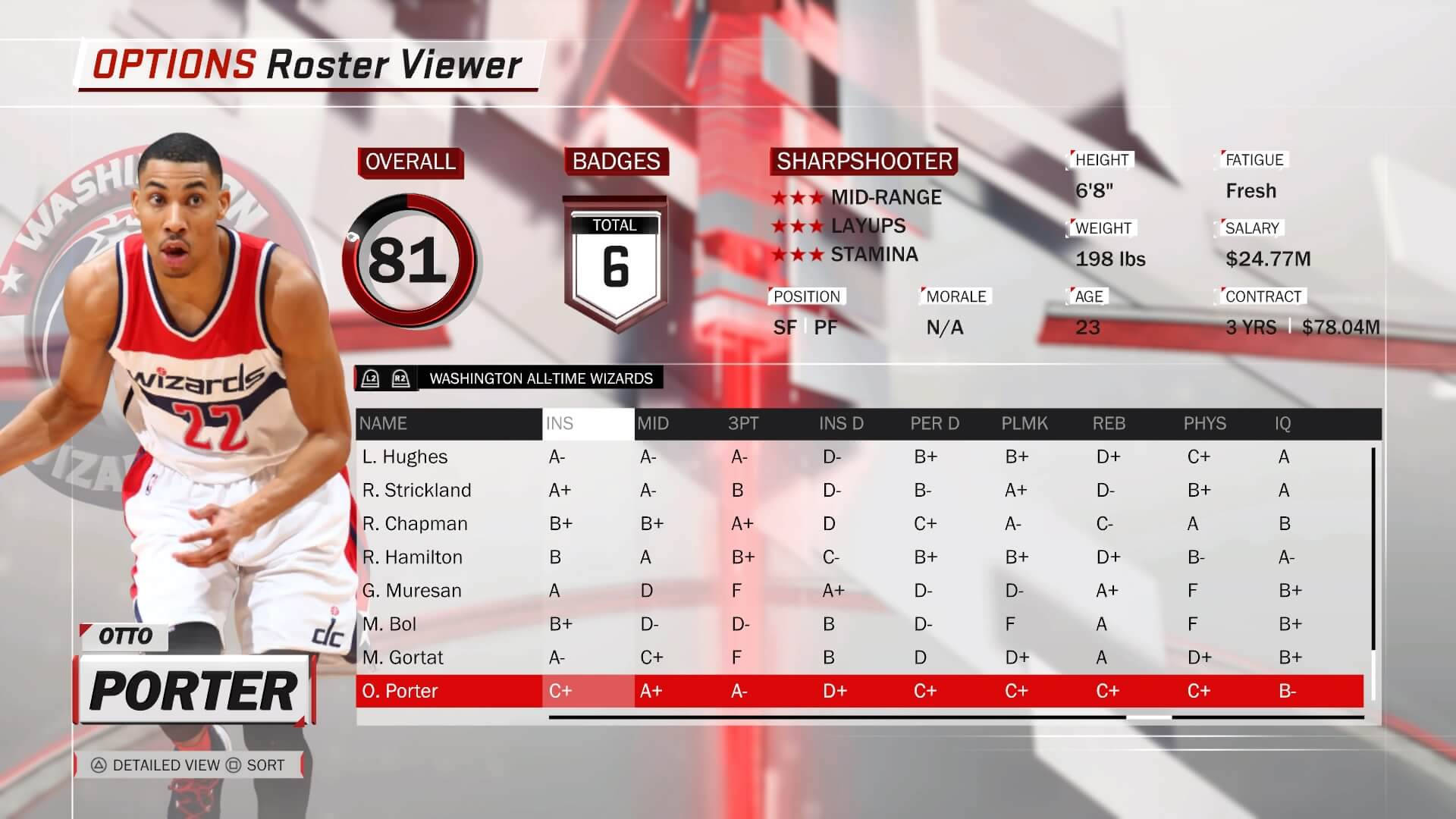Open the Washington All-Time Wizards team selector
Viewport: 1456px width, 819px height.
[x=540, y=378]
